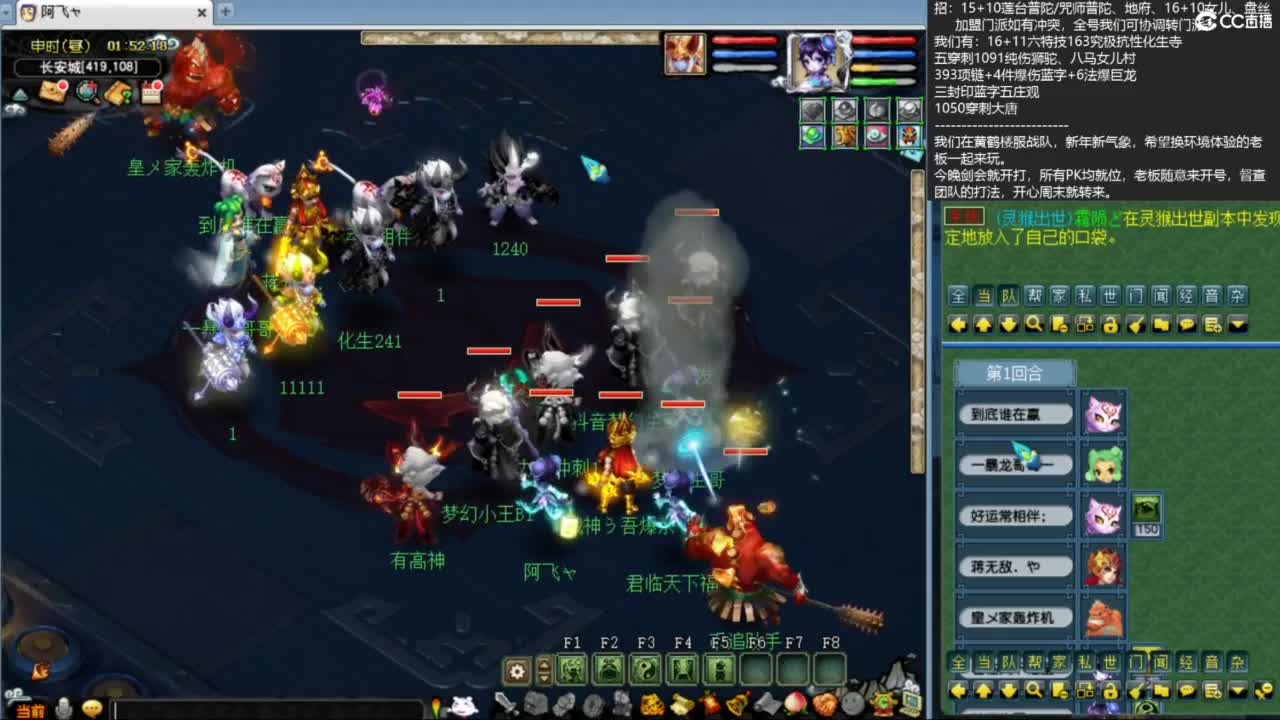Toggle the lock icon in the chat panel
The height and width of the screenshot is (720, 1280).
point(1109,324)
